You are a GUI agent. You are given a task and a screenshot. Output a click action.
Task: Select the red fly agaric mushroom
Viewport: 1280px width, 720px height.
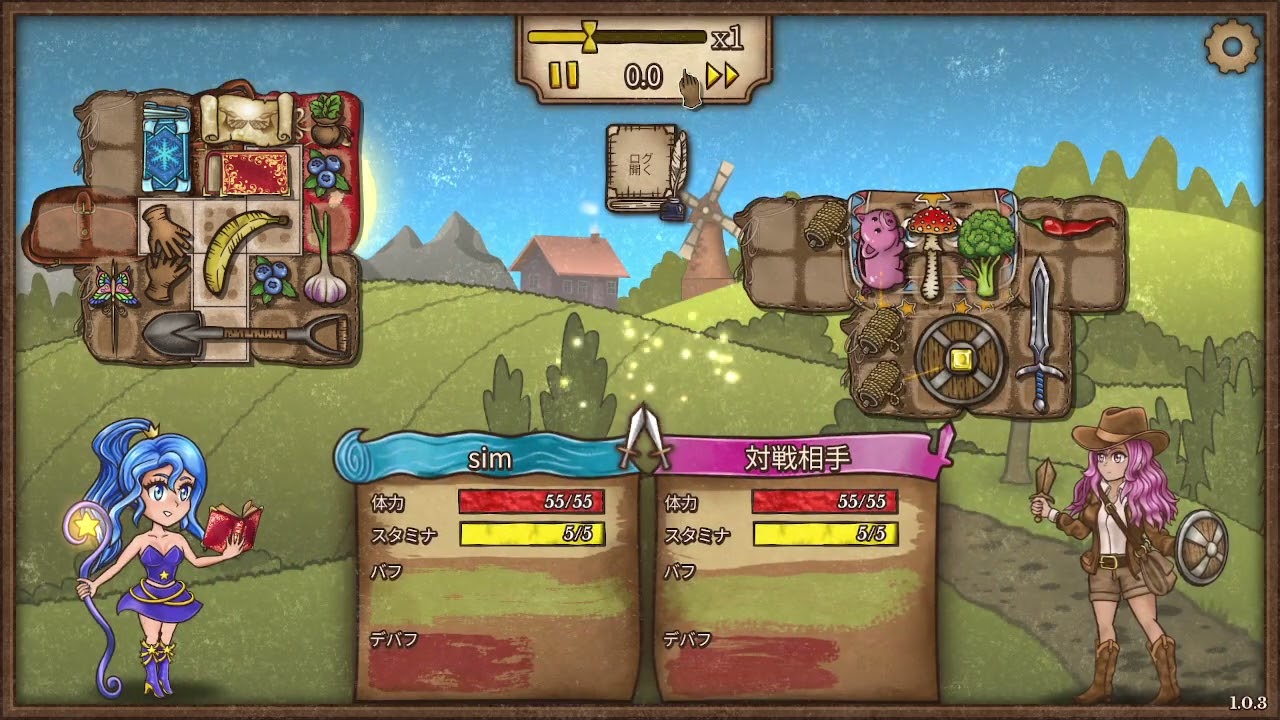click(x=929, y=248)
